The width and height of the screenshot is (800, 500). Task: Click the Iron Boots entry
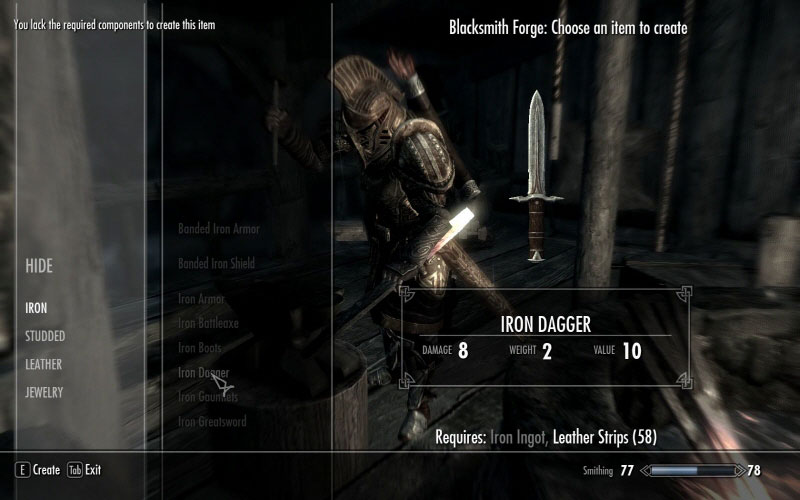(200, 347)
